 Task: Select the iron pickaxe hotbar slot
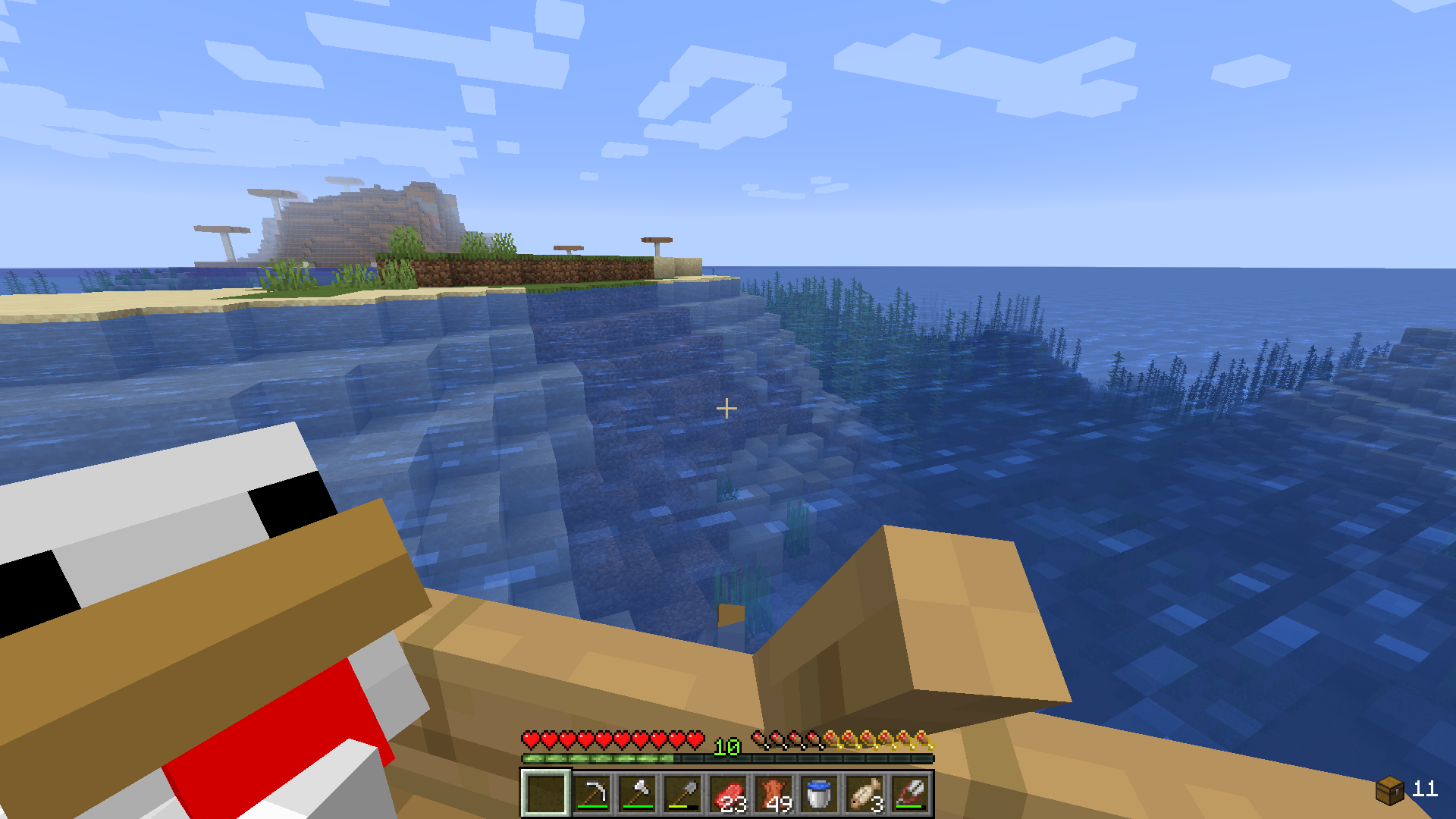click(x=591, y=793)
